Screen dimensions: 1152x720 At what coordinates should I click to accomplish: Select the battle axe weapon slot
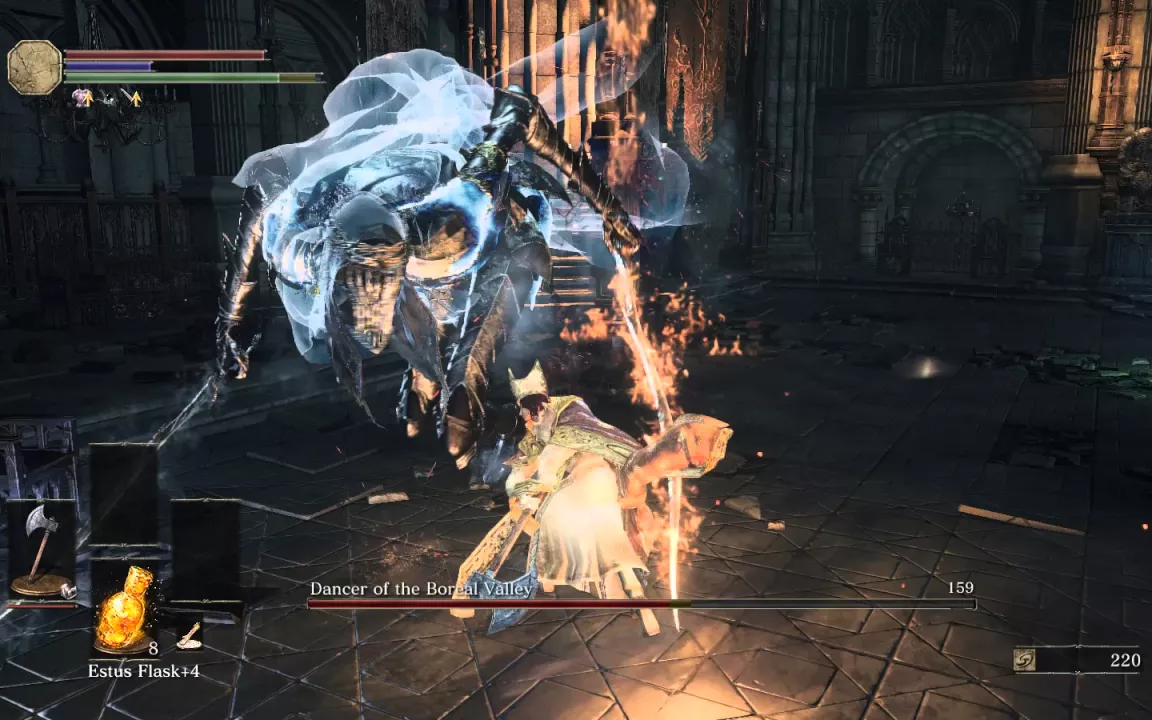(42, 550)
